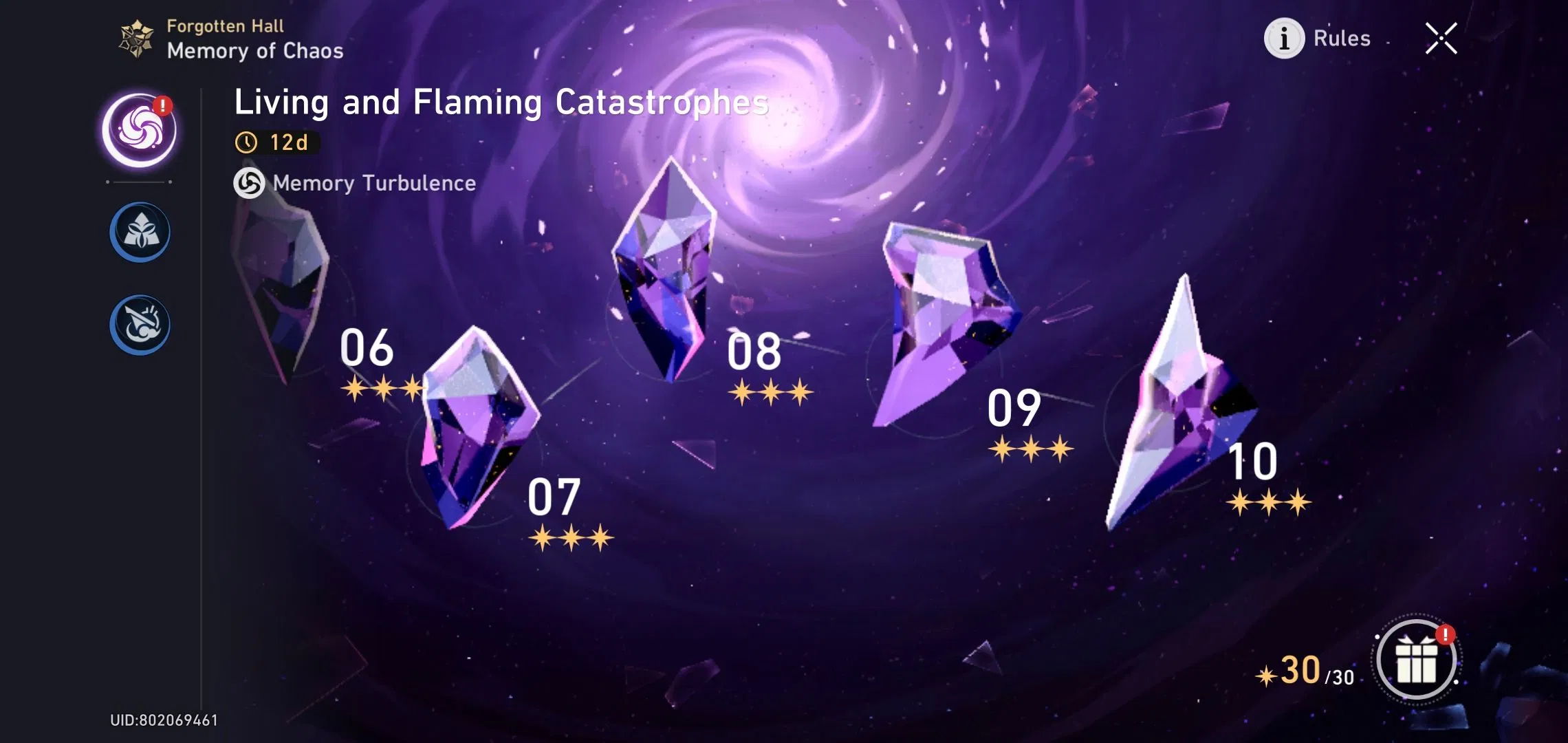Select the Memory mode icon in the sidebar
Viewport: 1568px width, 743px height.
(x=140, y=232)
